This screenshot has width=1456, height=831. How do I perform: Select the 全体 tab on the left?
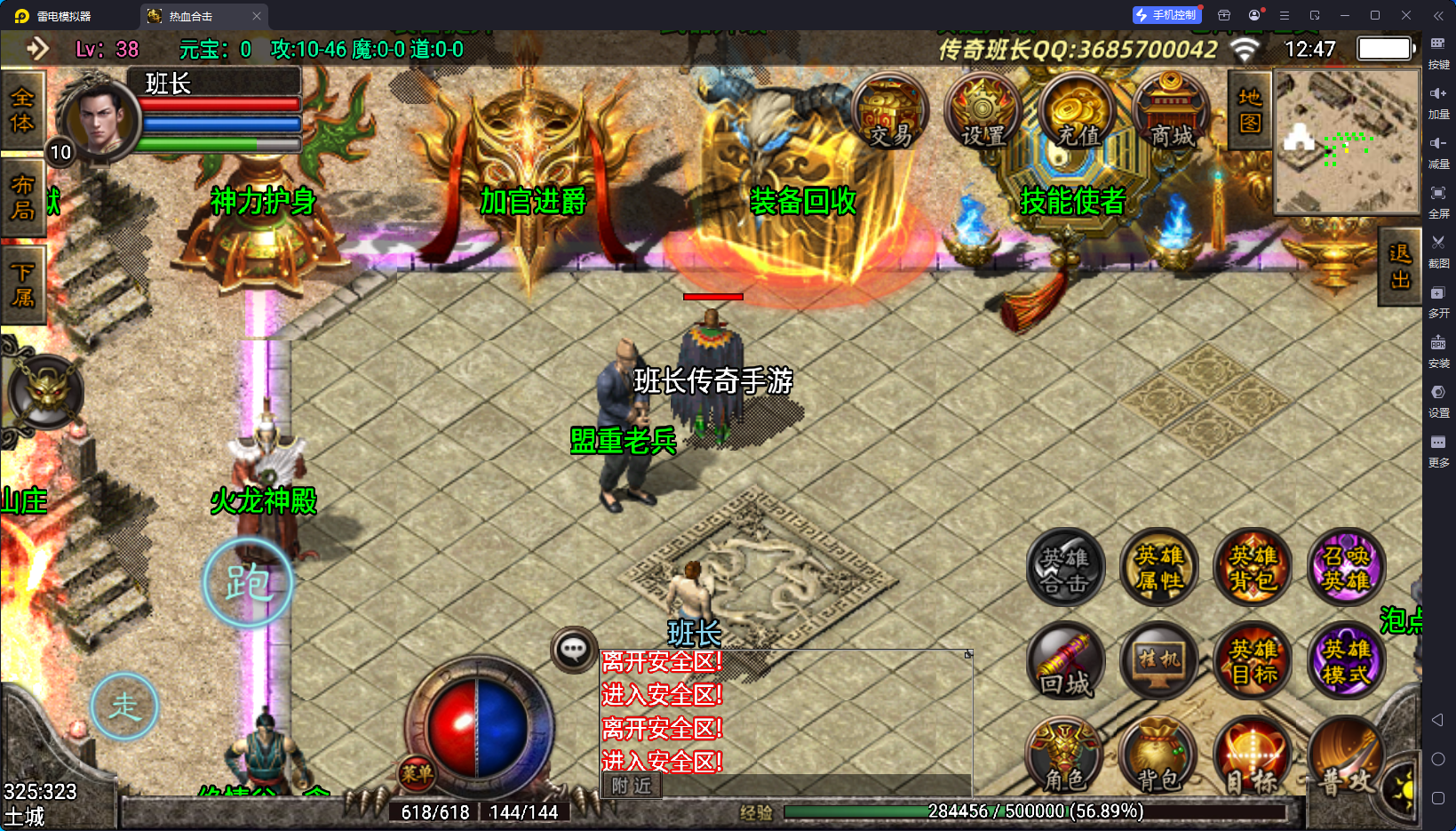[22, 110]
